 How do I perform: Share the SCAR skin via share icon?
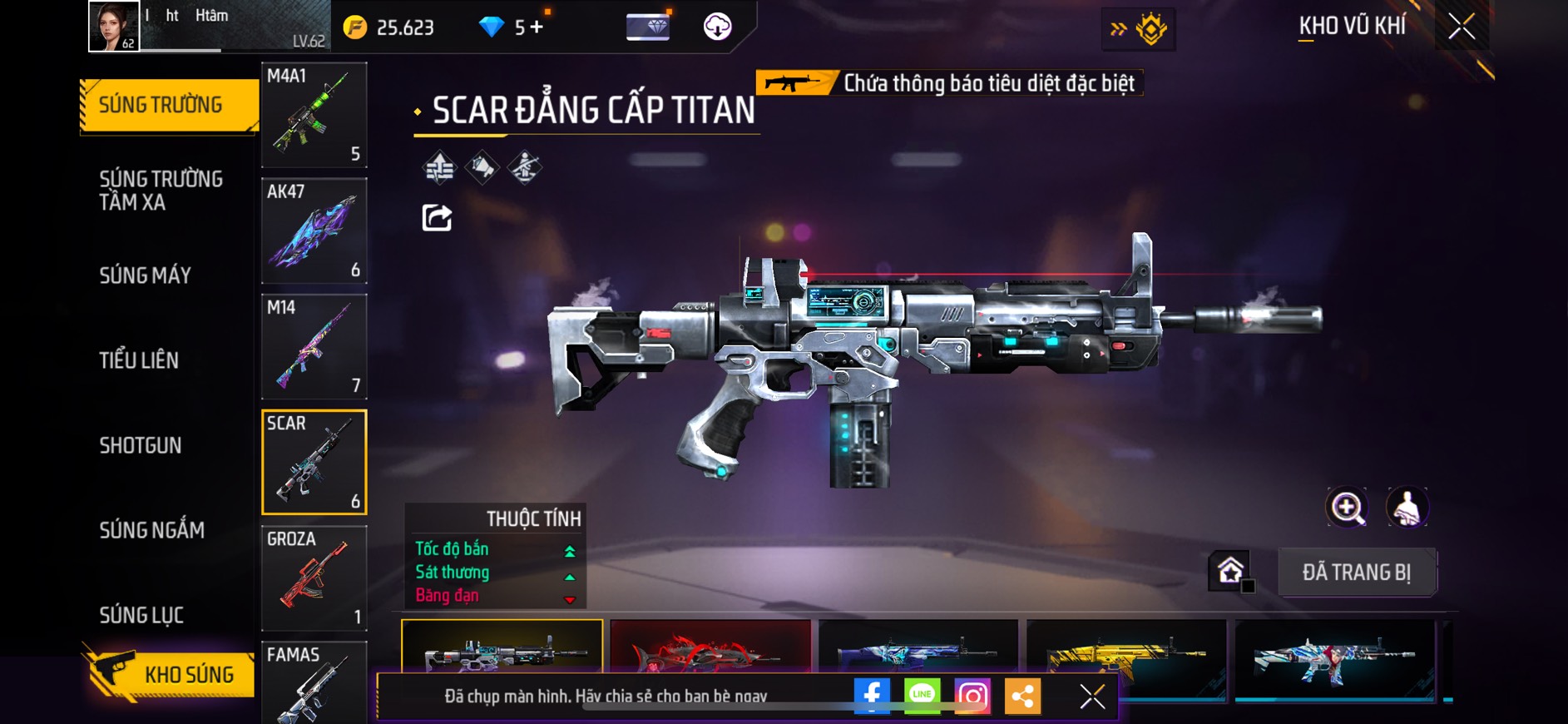coord(437,218)
